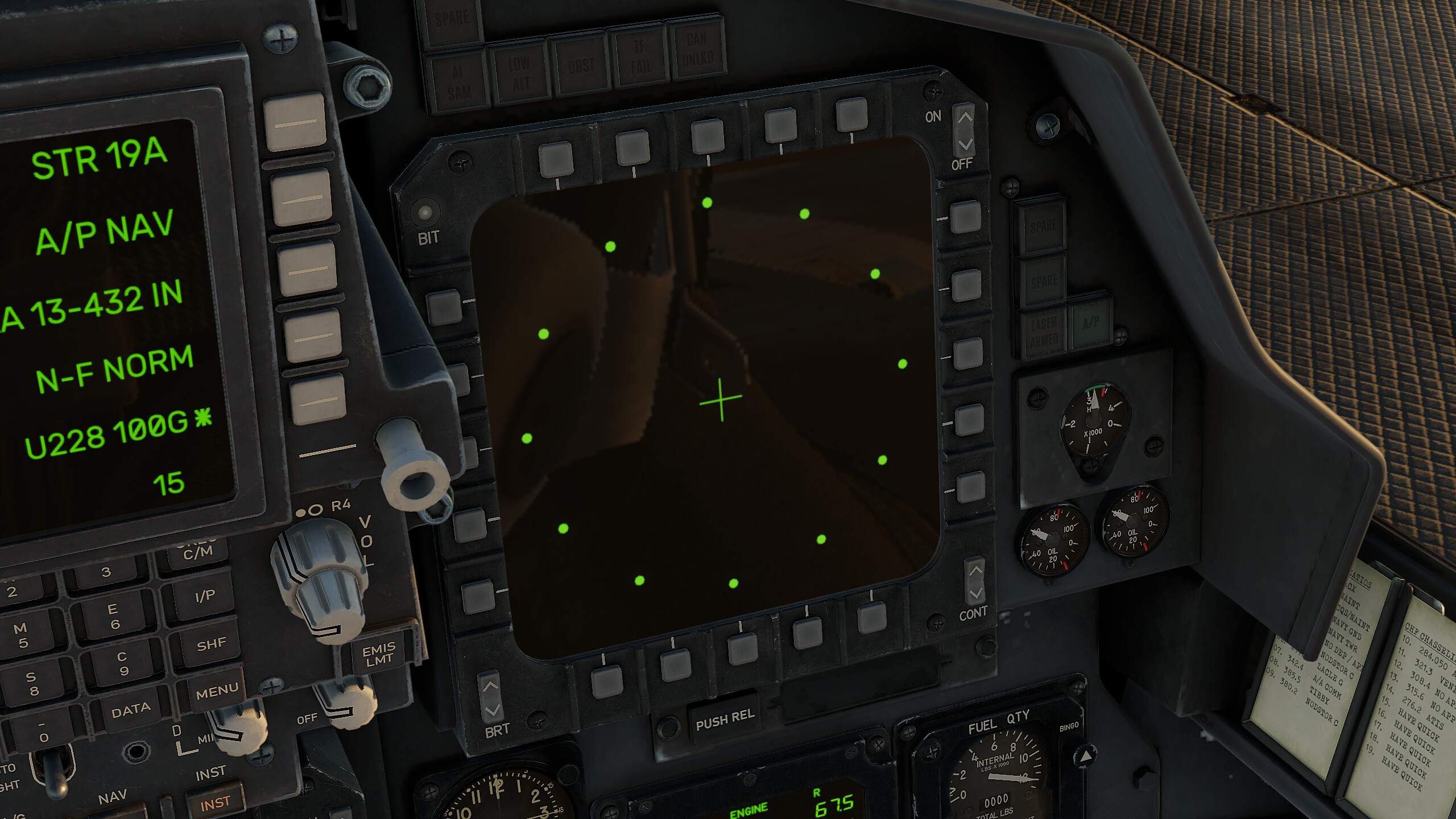Click the UFC MENU key
Viewport: 1456px width, 819px height.
click(217, 691)
